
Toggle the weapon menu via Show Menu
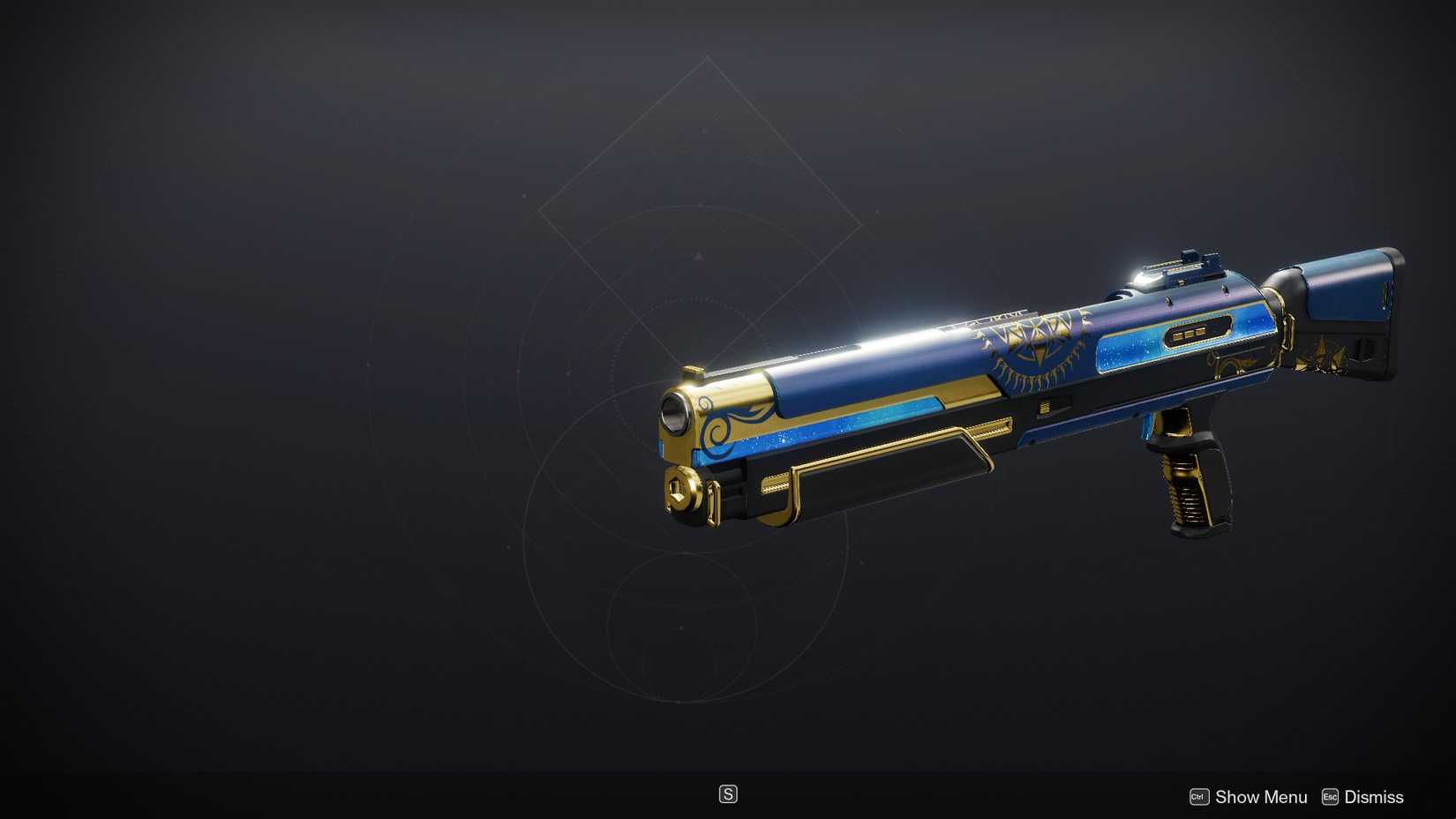point(1260,796)
